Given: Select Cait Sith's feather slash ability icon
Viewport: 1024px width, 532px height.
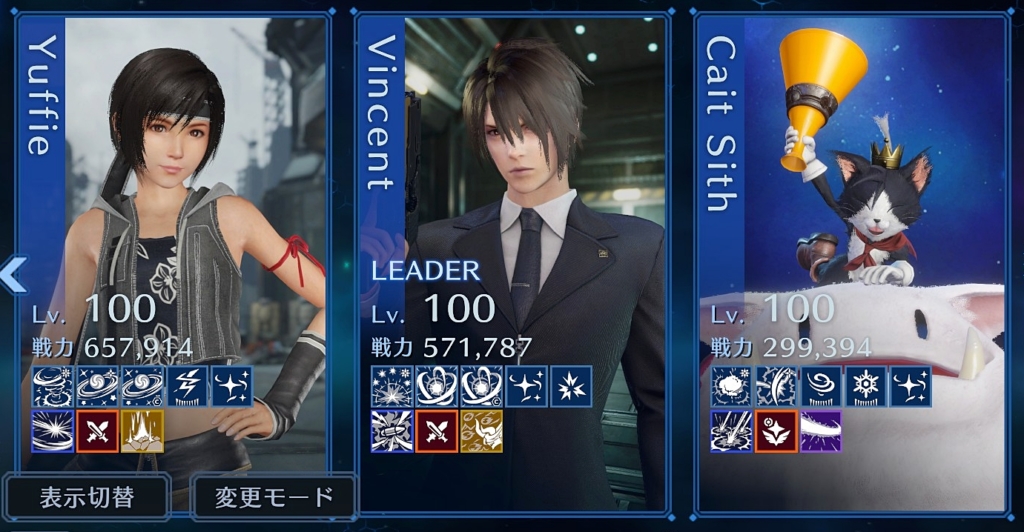Looking at the screenshot, I should click(775, 386).
